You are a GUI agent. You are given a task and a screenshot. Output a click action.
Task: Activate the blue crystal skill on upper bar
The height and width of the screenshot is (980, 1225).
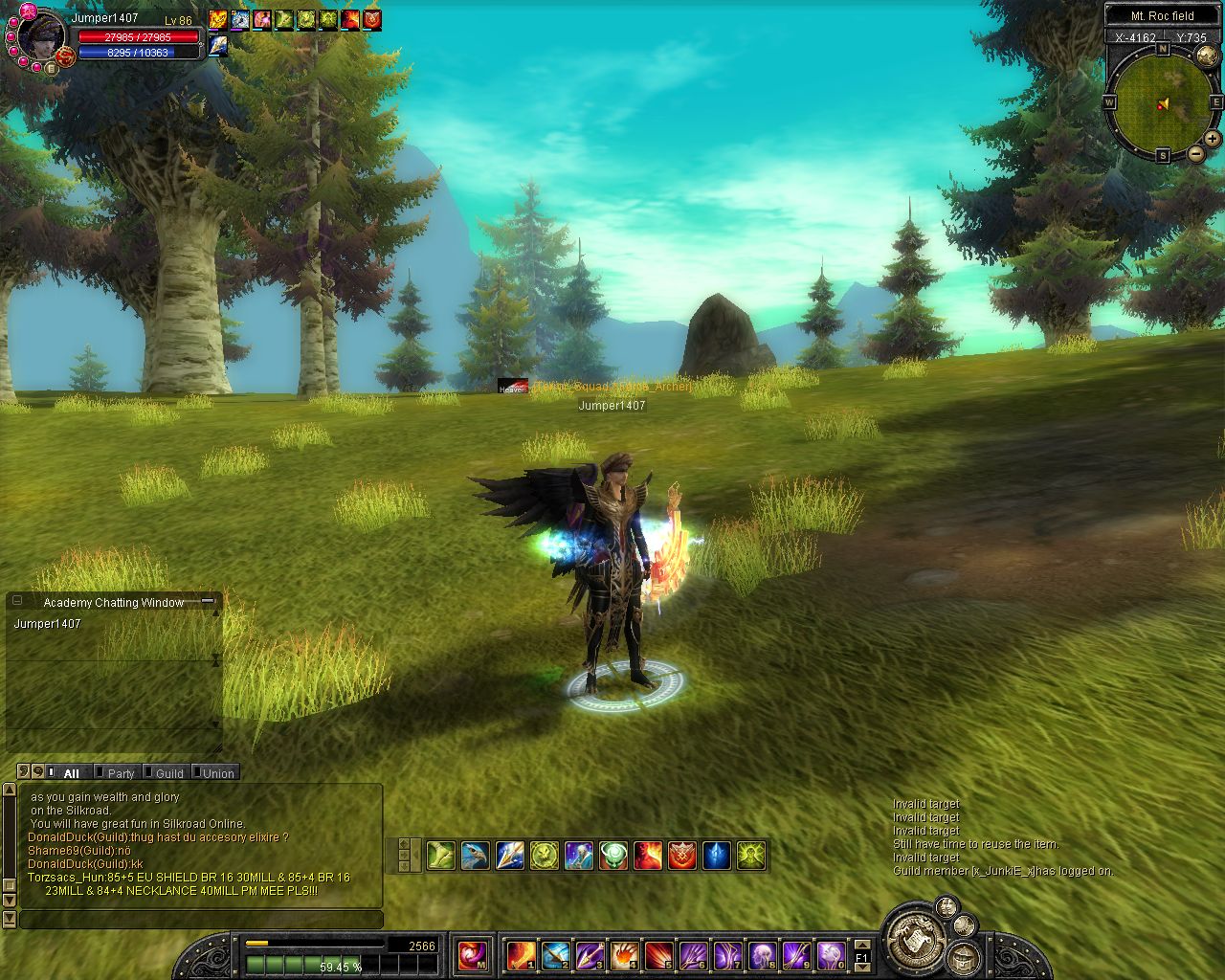[717, 856]
